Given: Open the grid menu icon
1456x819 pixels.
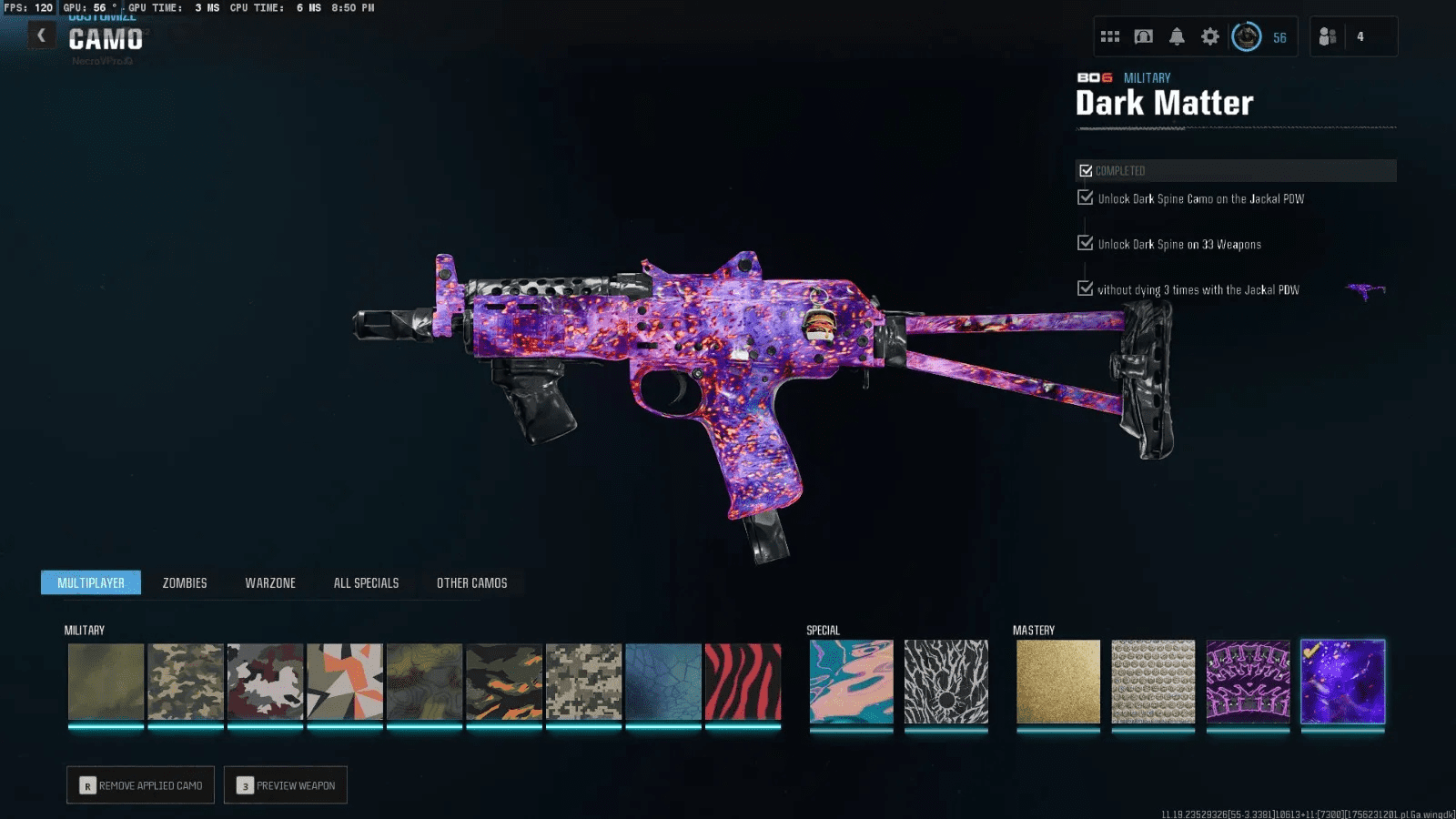Looking at the screenshot, I should click(x=1110, y=37).
